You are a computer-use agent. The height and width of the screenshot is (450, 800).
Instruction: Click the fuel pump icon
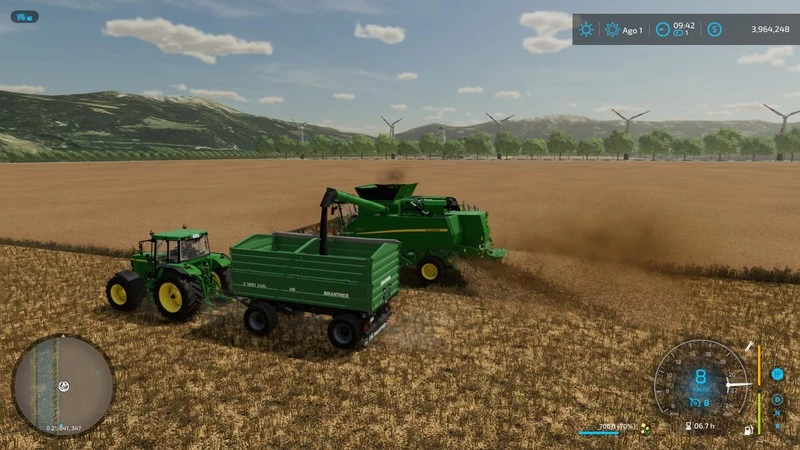(x=746, y=430)
